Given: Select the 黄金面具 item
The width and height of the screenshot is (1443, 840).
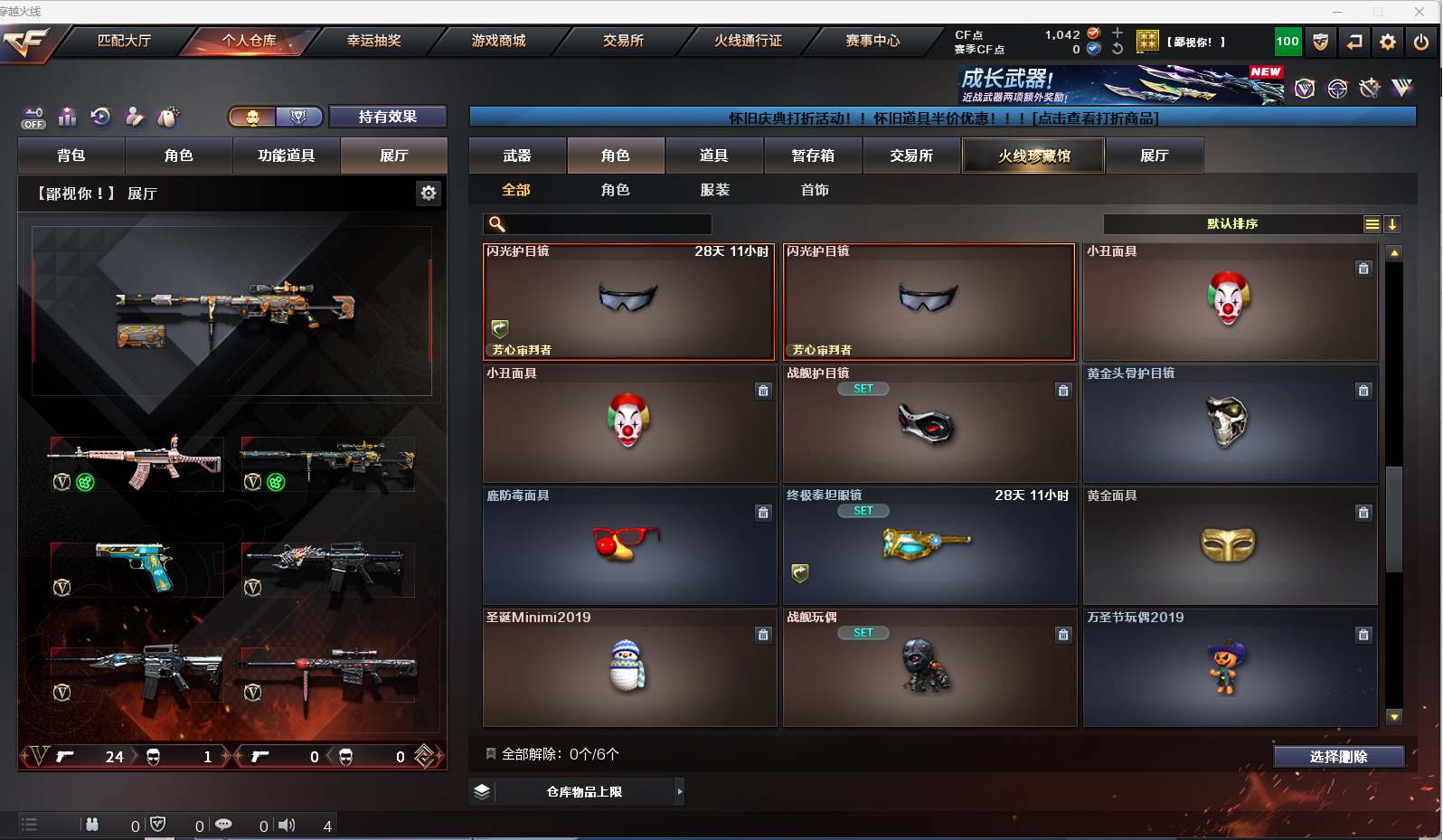Looking at the screenshot, I should [1229, 545].
